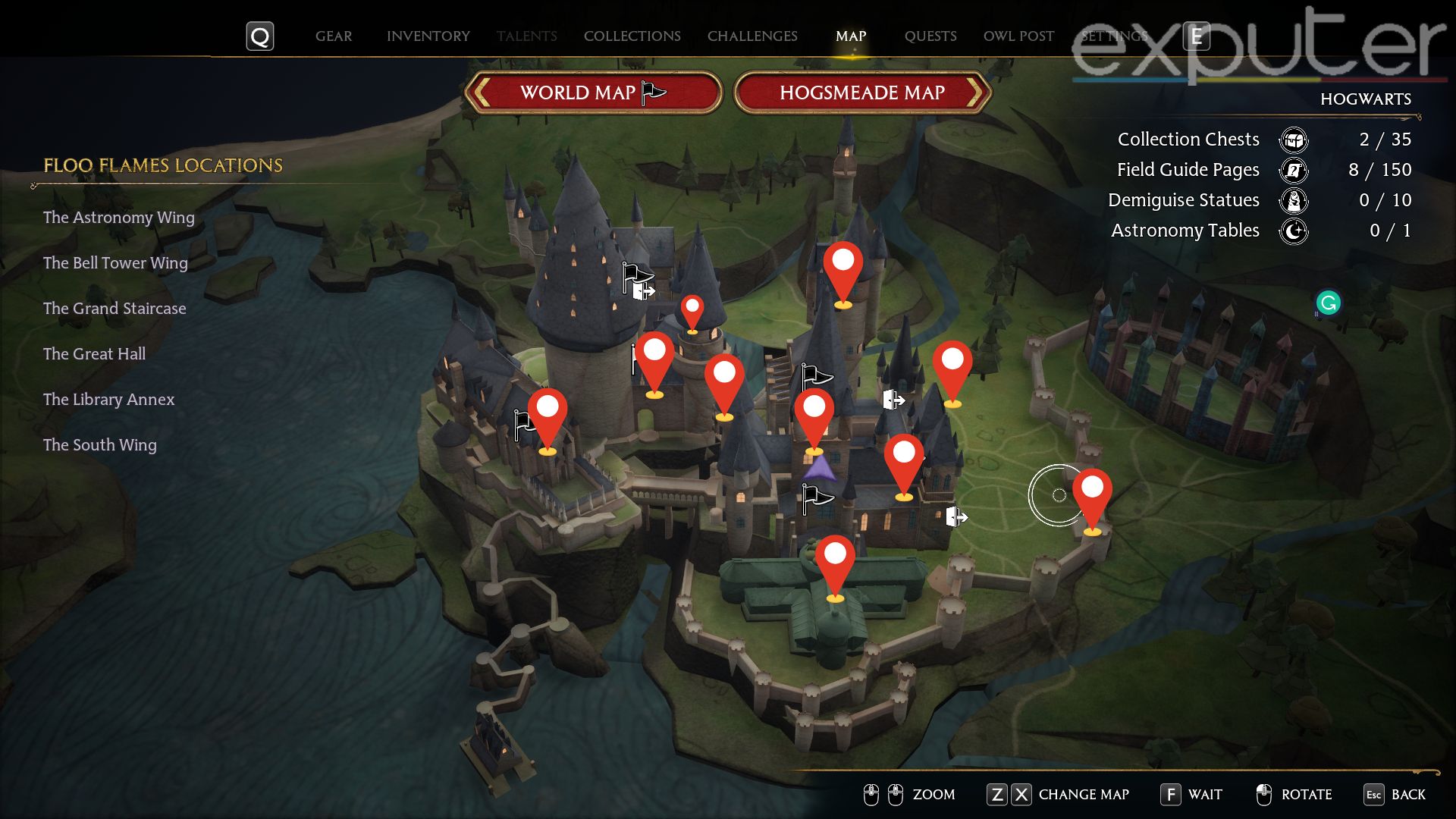Select The Astronomy Wing floo flame
The width and height of the screenshot is (1456, 819).
[118, 218]
